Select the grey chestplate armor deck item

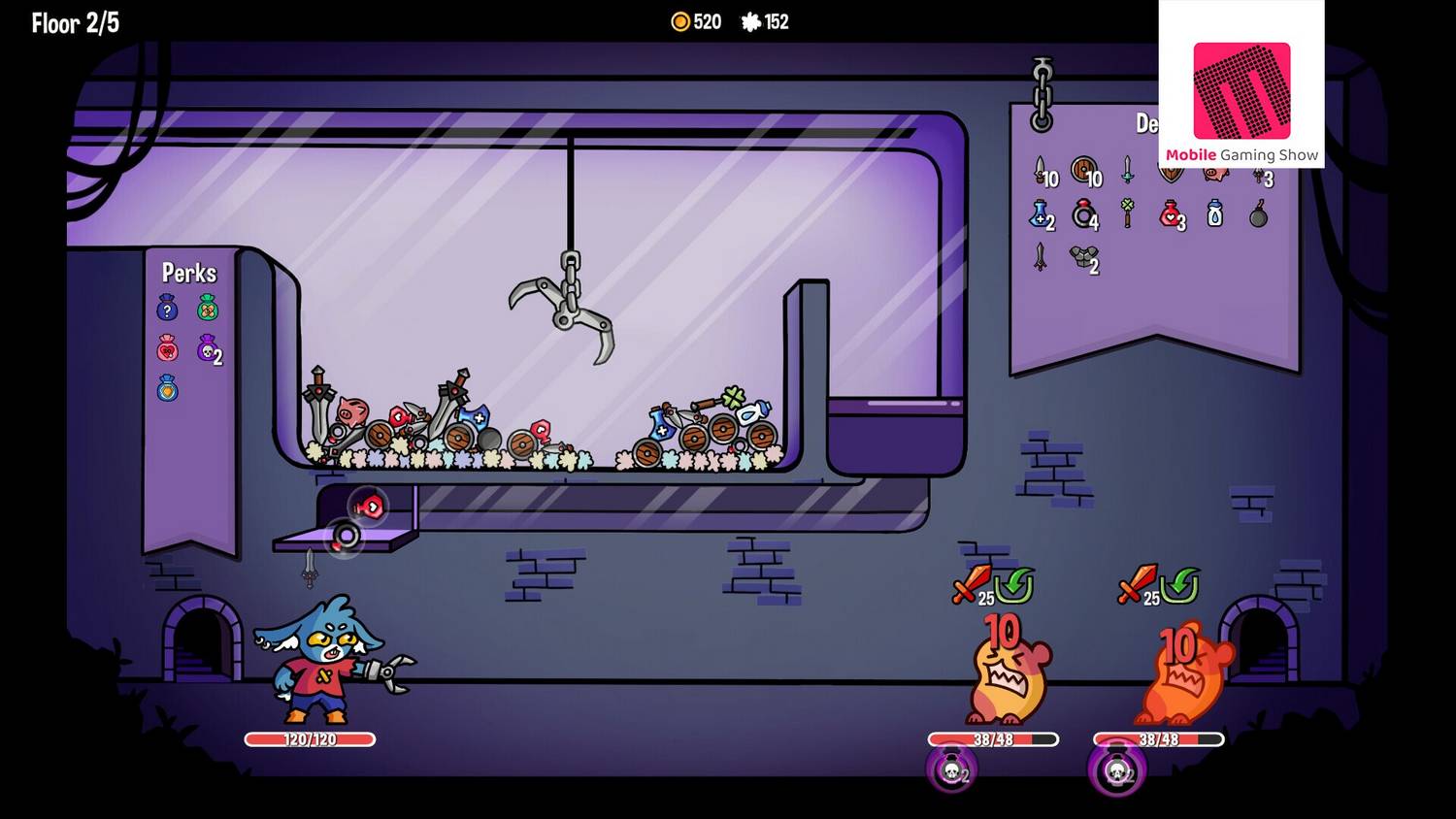(1082, 256)
